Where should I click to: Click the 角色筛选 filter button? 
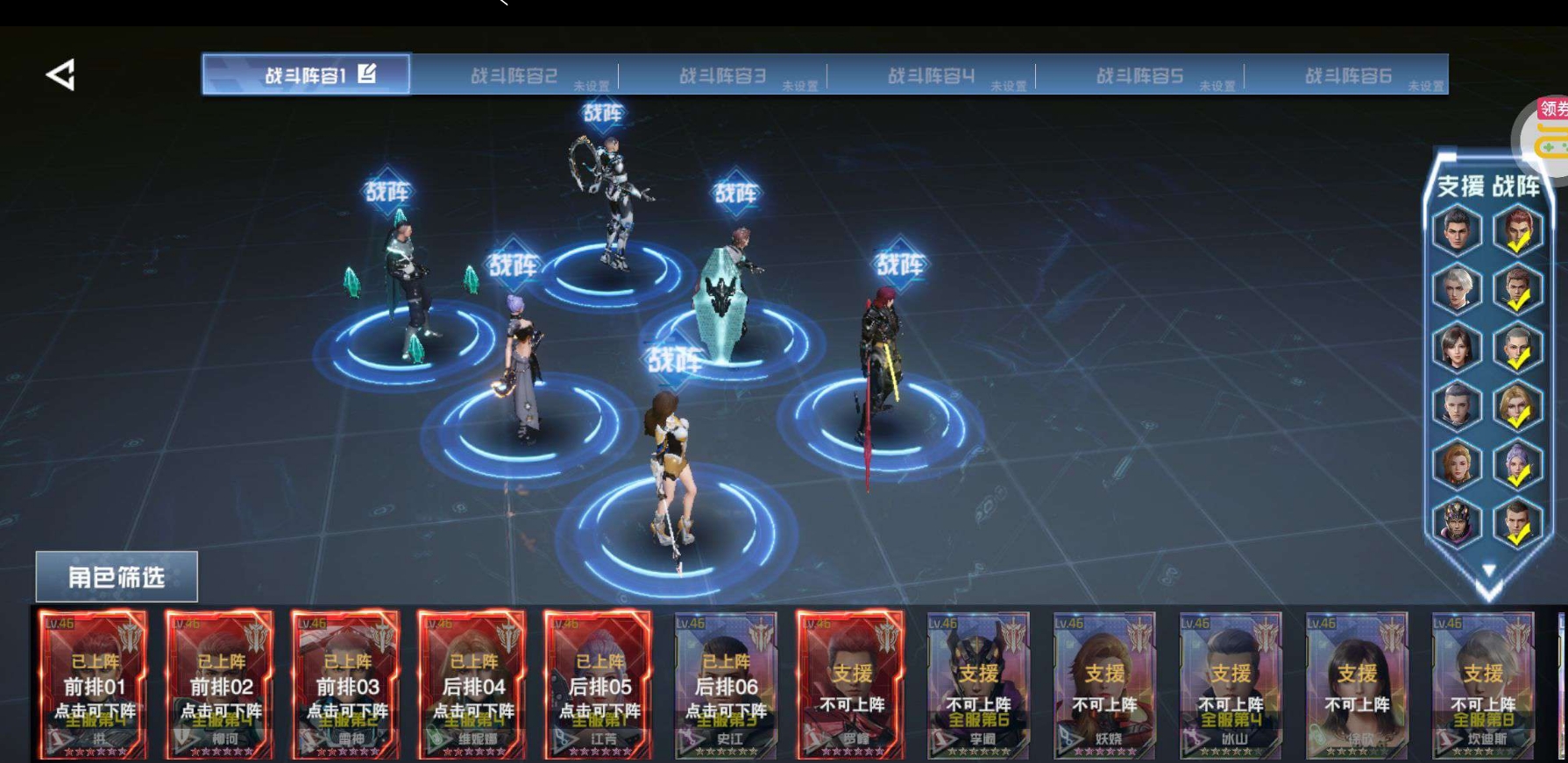[115, 576]
